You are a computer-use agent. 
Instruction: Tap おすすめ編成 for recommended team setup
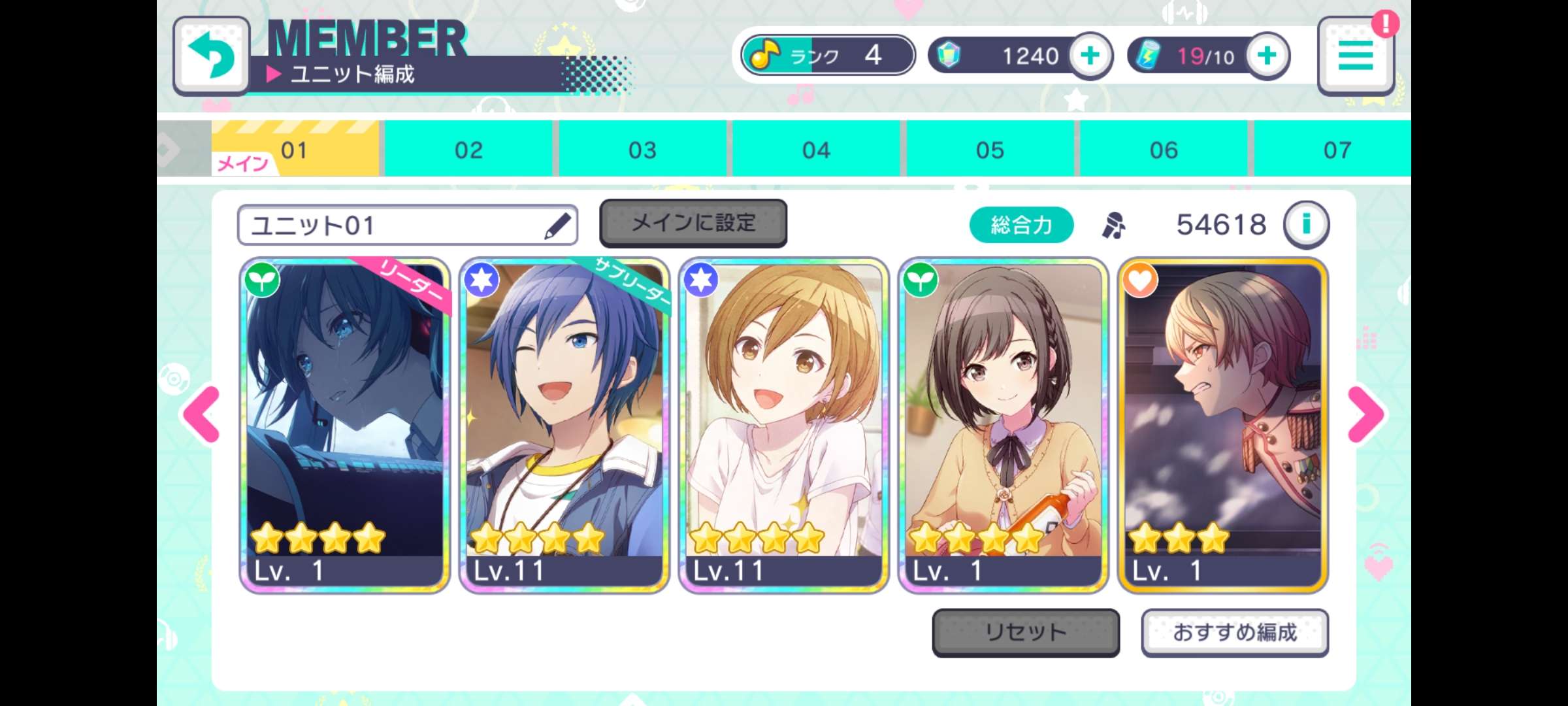coord(1235,631)
